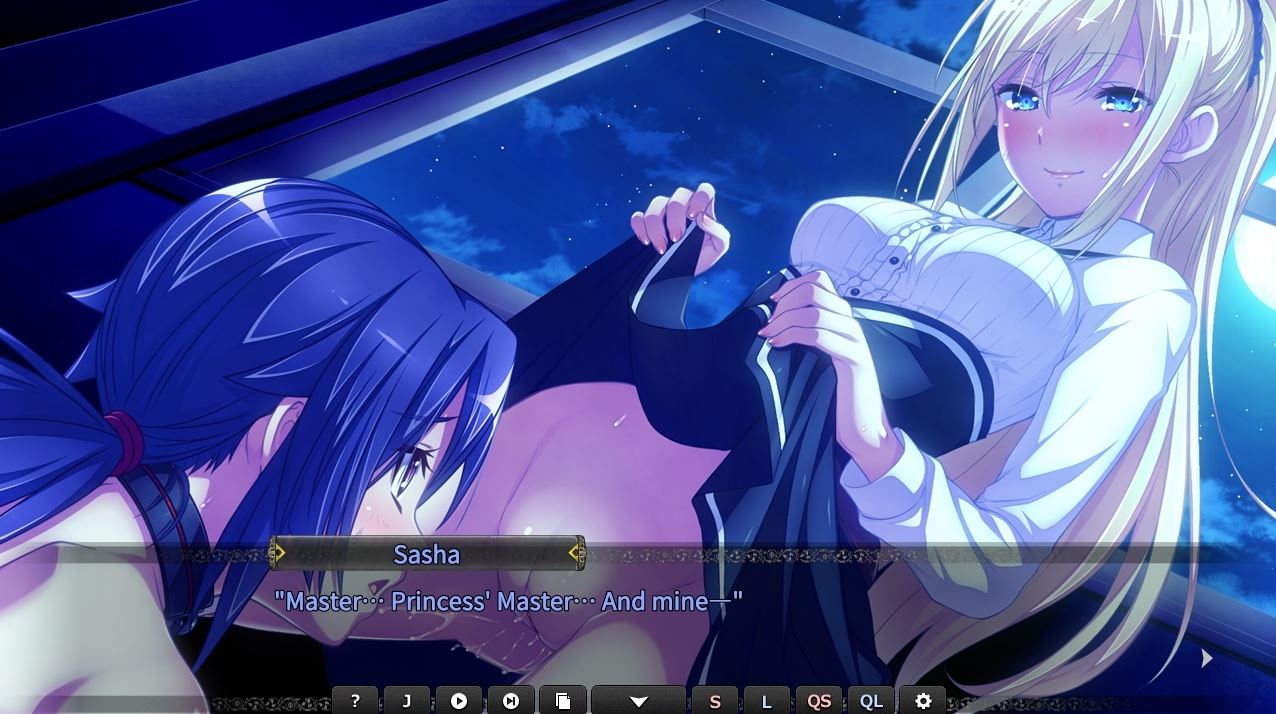Open the S save menu
This screenshot has height=714, width=1276.
[715, 701]
